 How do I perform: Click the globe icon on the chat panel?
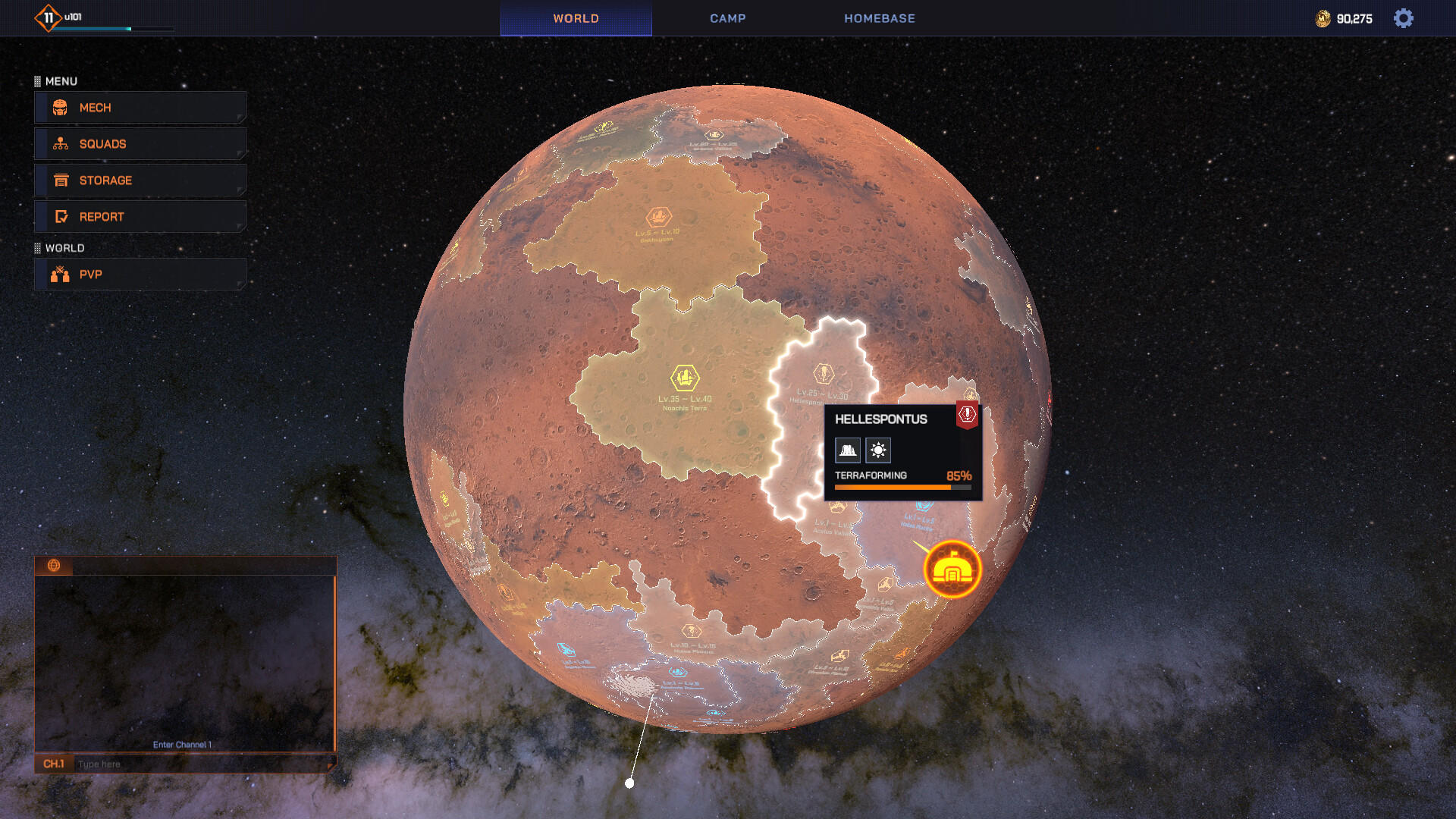52,566
